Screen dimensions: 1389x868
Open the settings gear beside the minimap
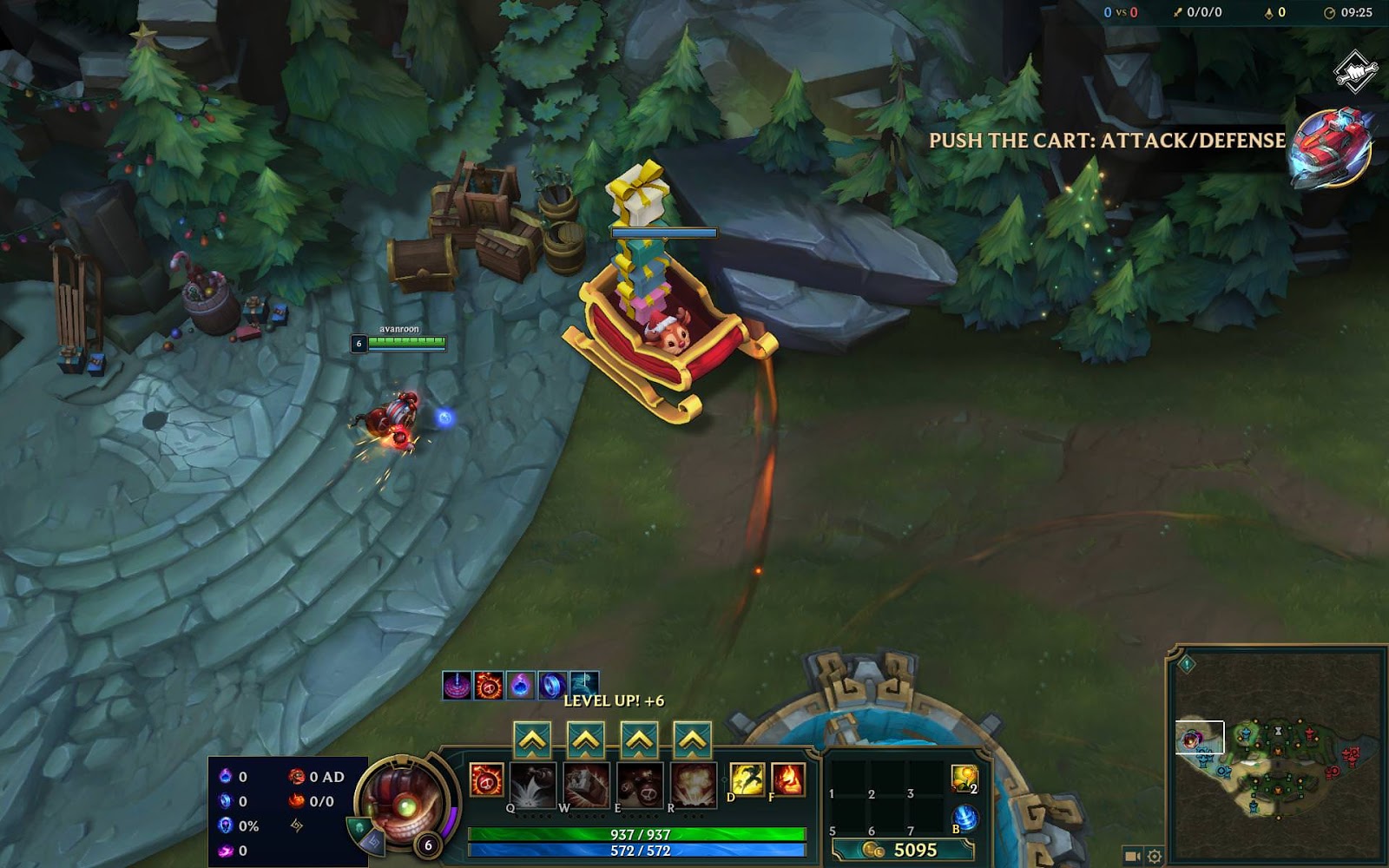1155,856
